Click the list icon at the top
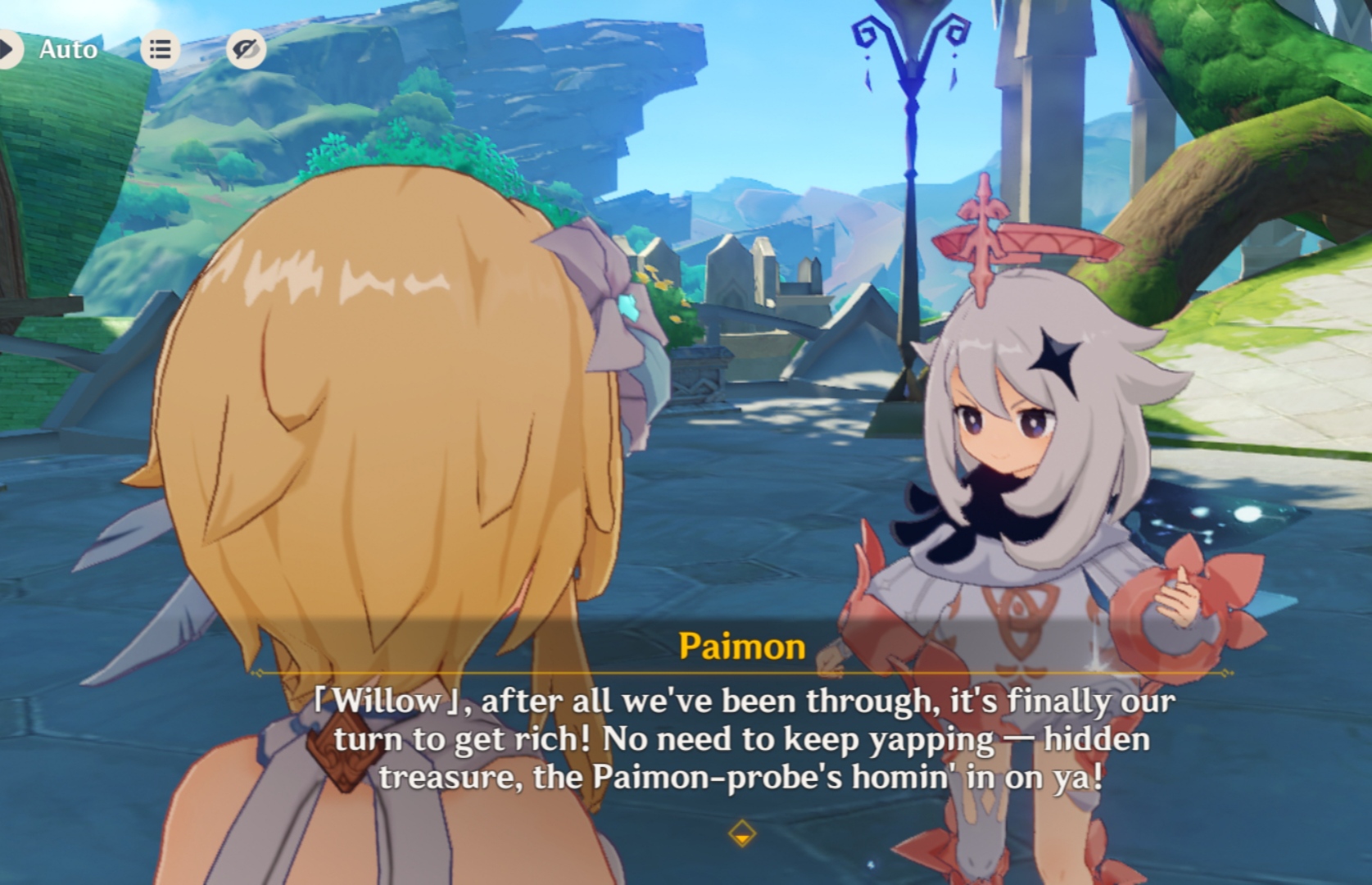This screenshot has height=885, width=1372. coord(161,49)
